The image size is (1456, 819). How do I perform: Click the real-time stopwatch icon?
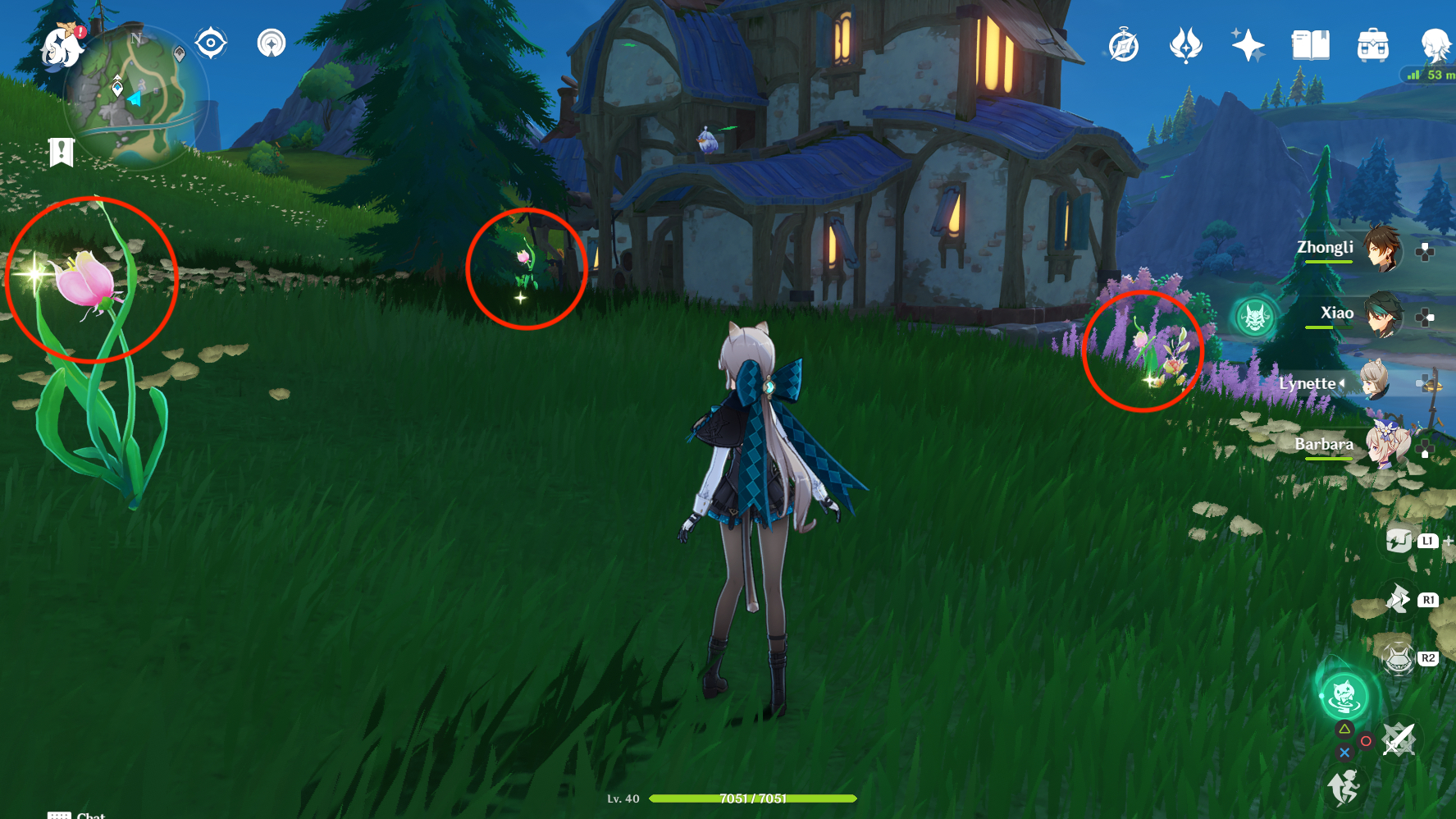[1123, 46]
